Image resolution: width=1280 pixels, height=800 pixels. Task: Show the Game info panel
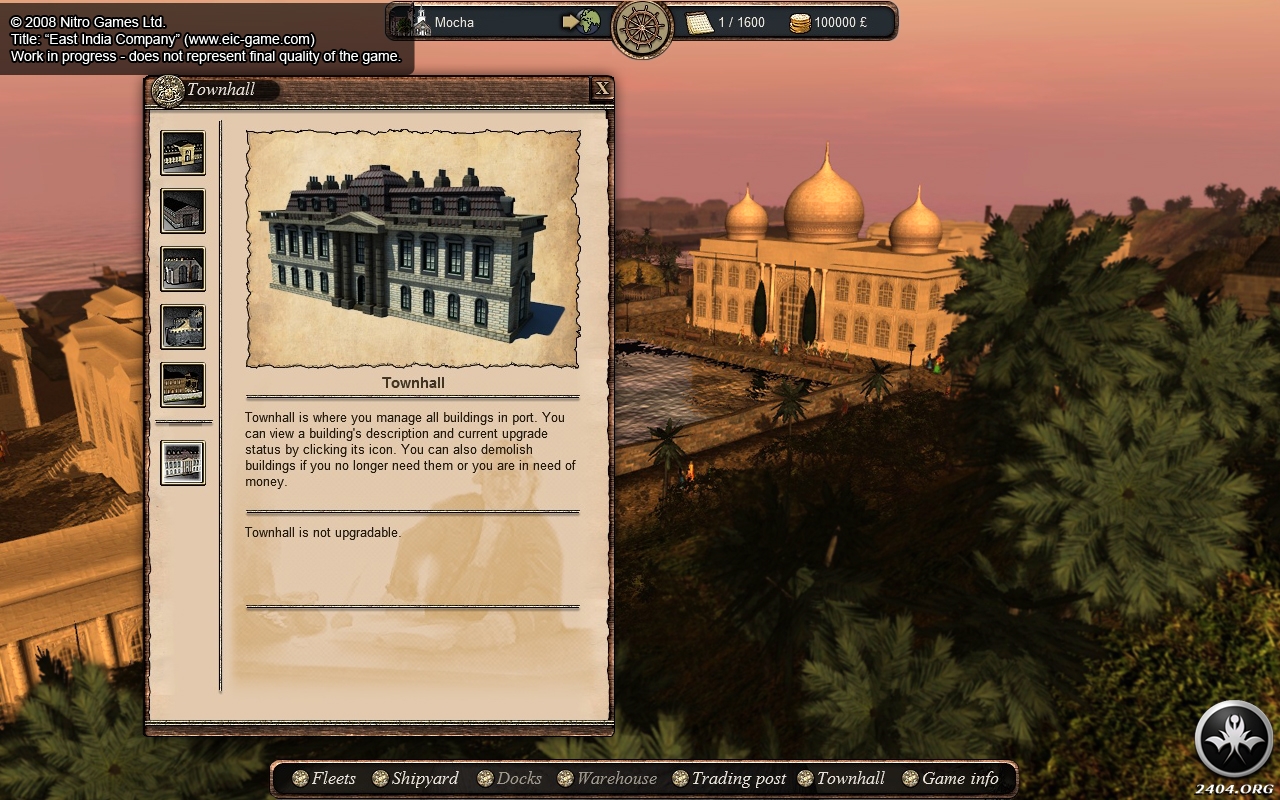(950, 778)
